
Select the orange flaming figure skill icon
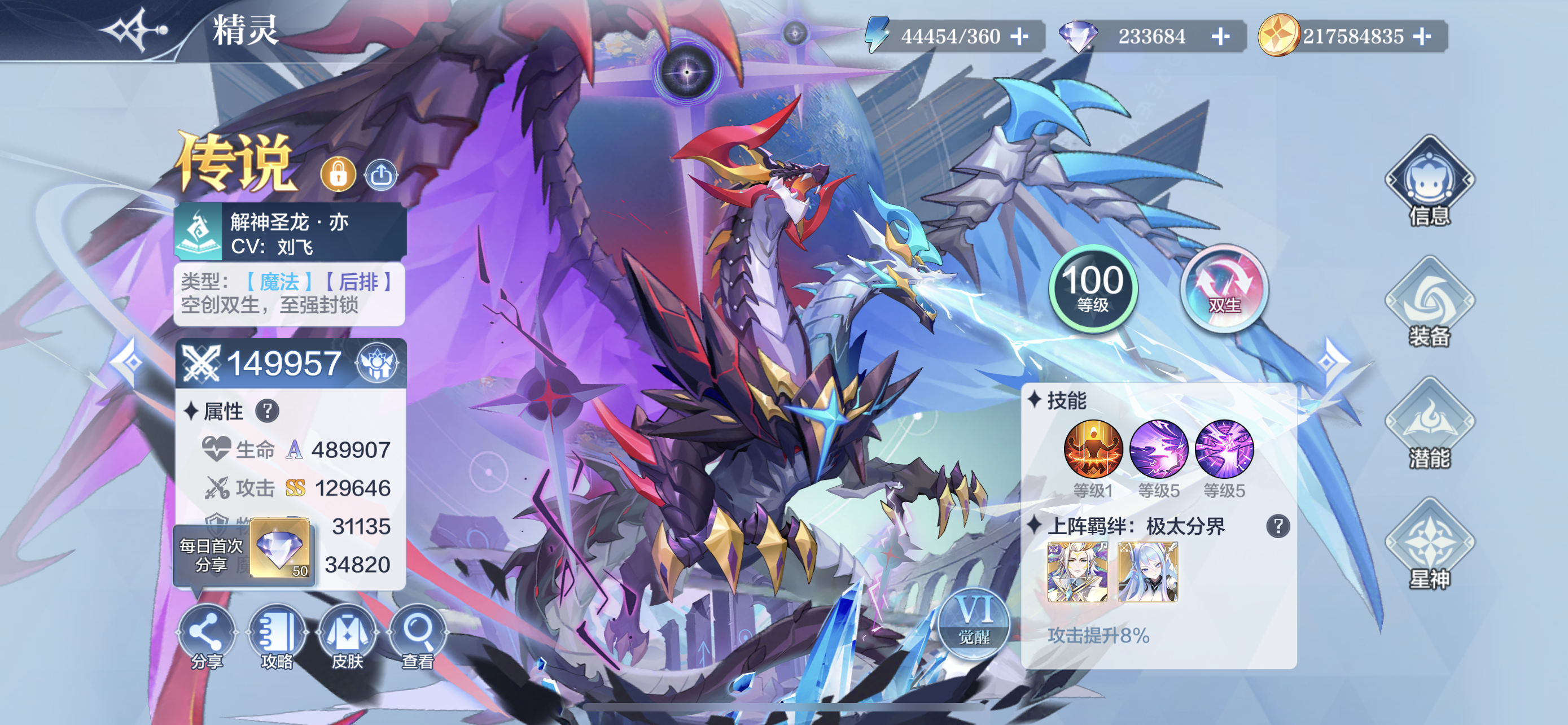click(1093, 449)
